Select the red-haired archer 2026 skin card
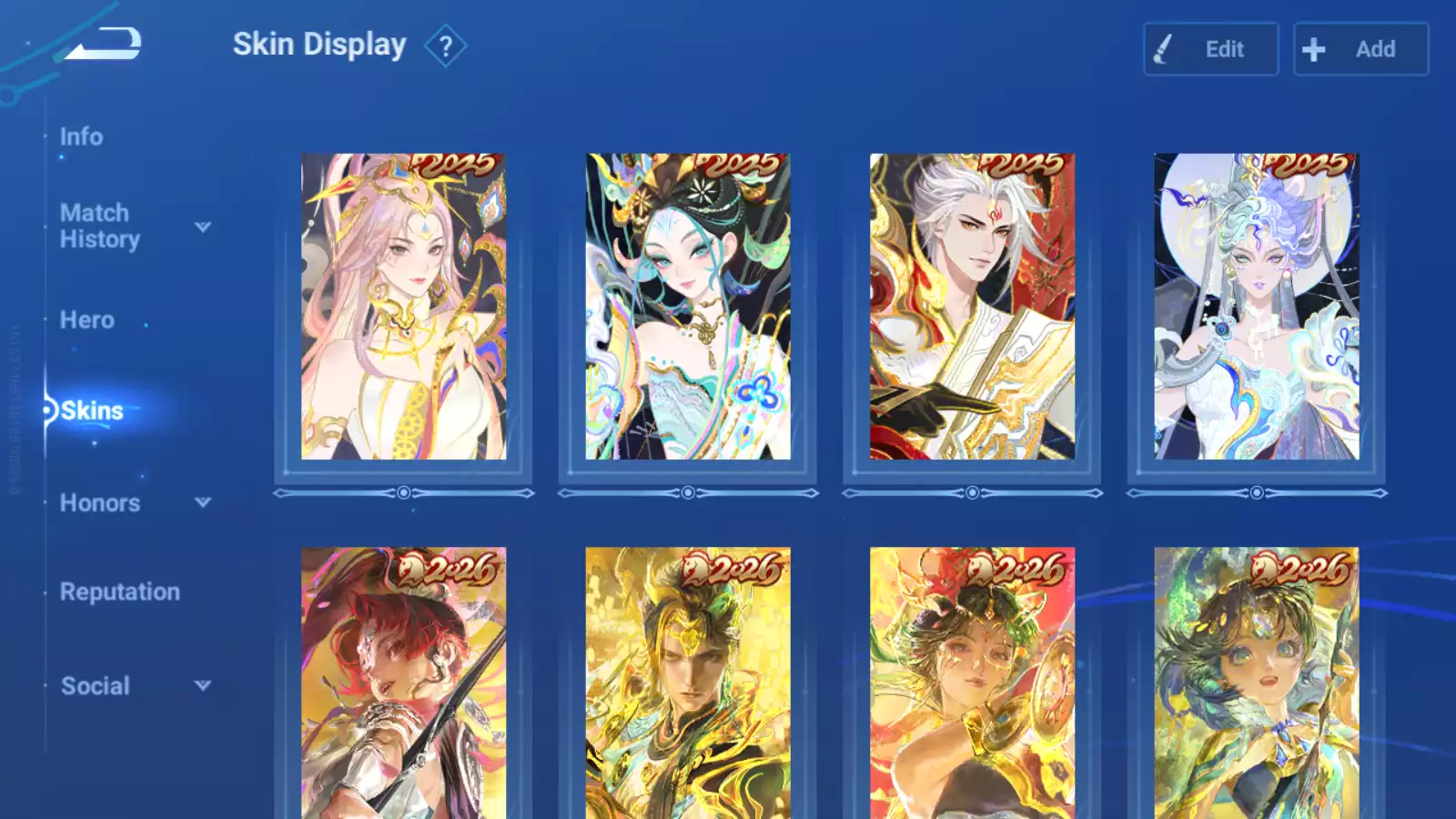The width and height of the screenshot is (1456, 819). click(403, 682)
